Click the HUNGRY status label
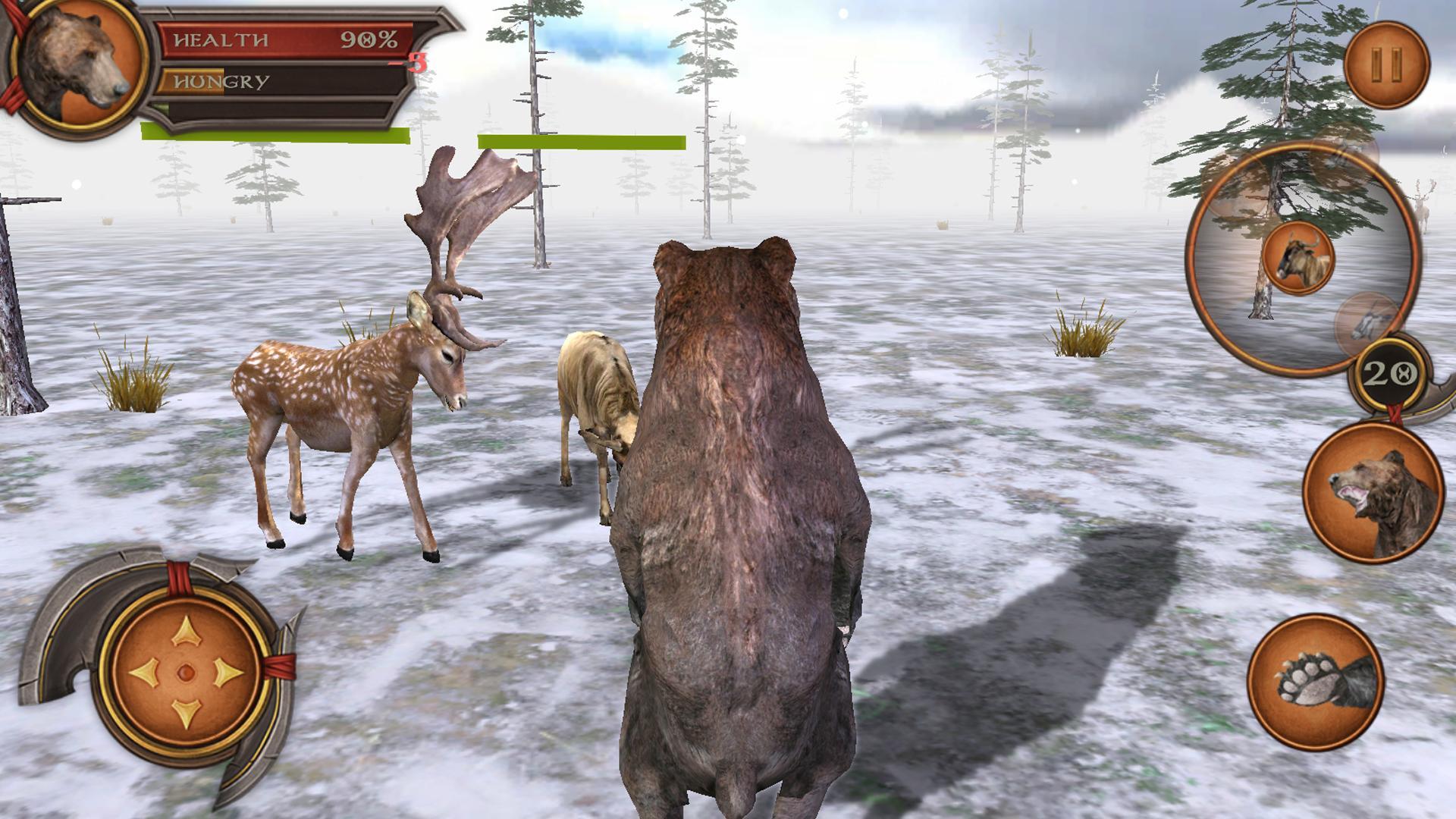Viewport: 1456px width, 819px height. tap(220, 81)
